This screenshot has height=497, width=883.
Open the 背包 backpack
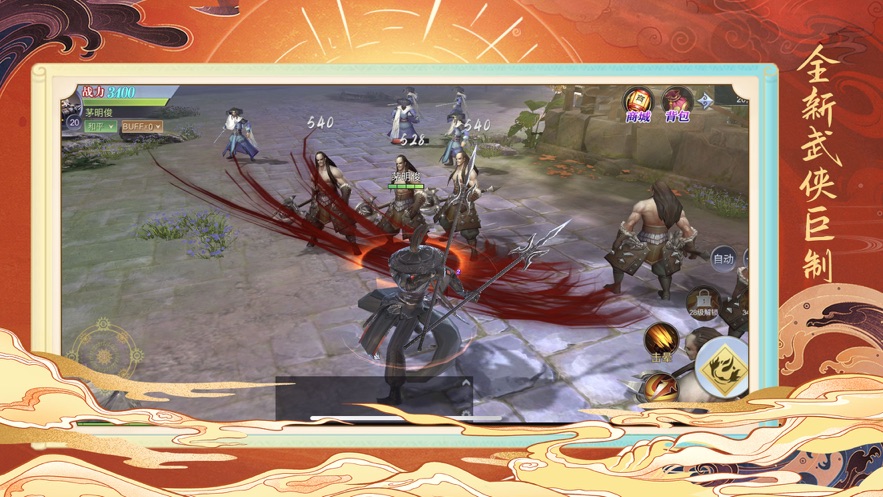(x=678, y=101)
